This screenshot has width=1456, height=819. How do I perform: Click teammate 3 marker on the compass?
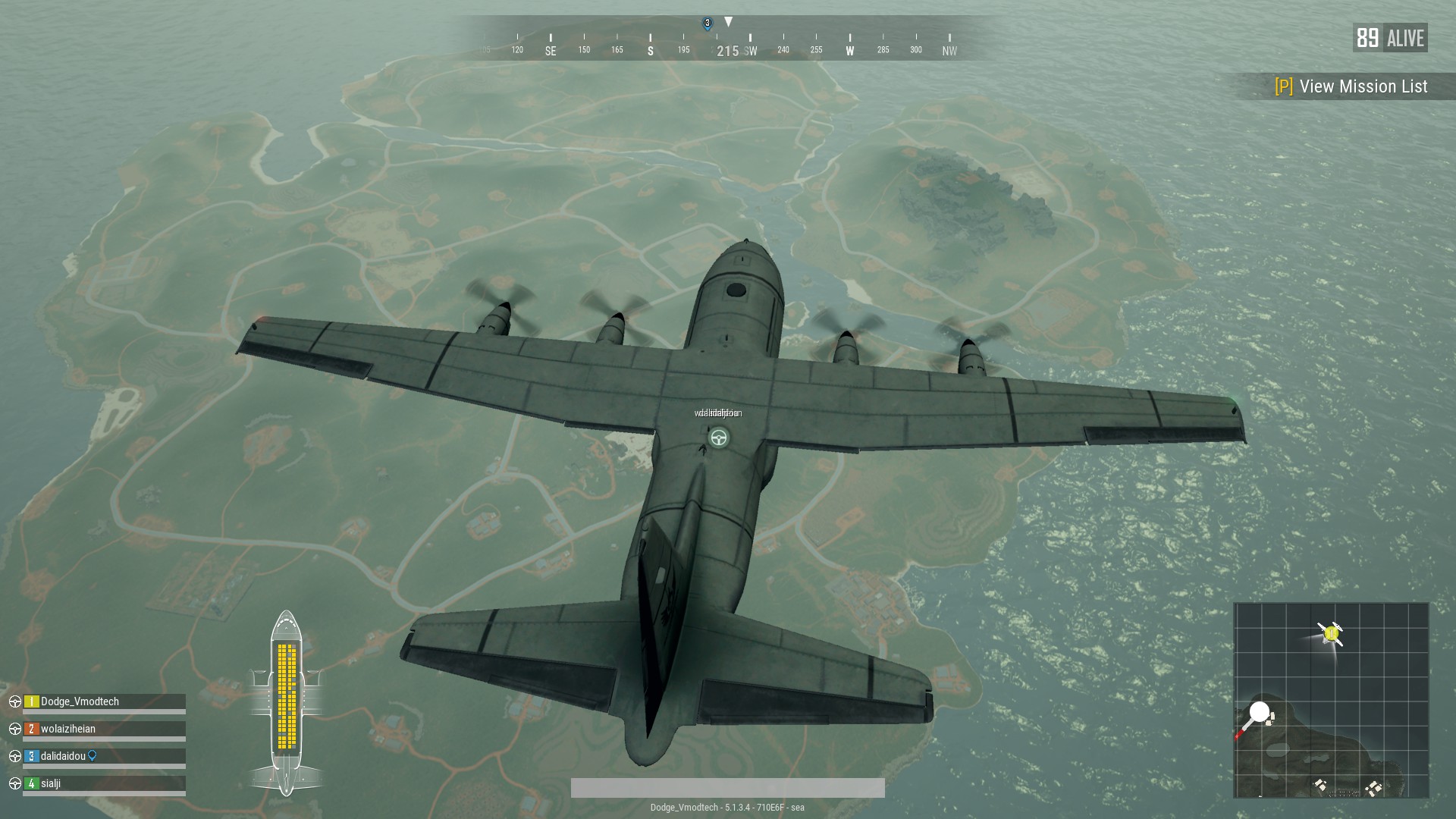[x=708, y=24]
